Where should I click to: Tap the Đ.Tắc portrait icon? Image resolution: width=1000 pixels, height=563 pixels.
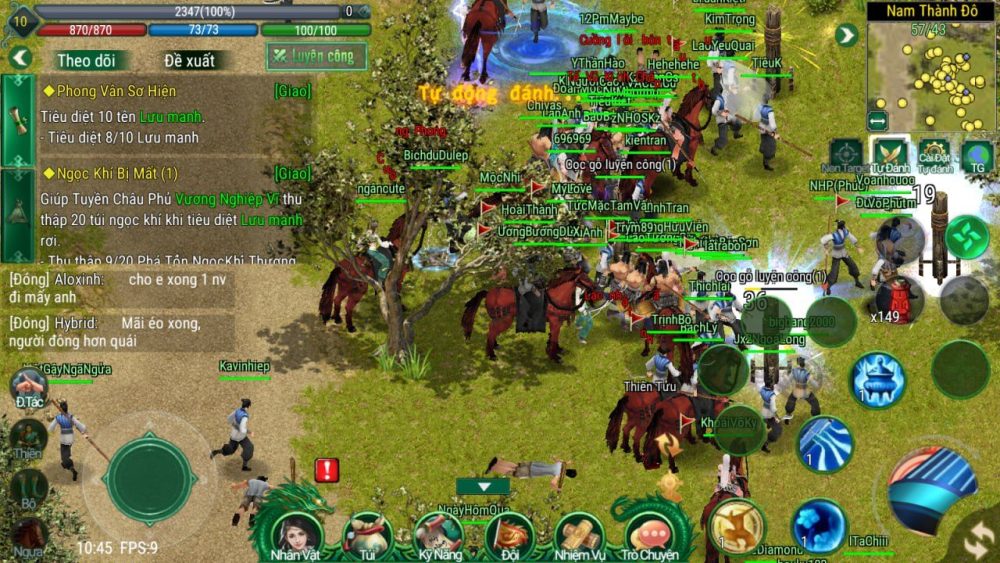pos(28,385)
